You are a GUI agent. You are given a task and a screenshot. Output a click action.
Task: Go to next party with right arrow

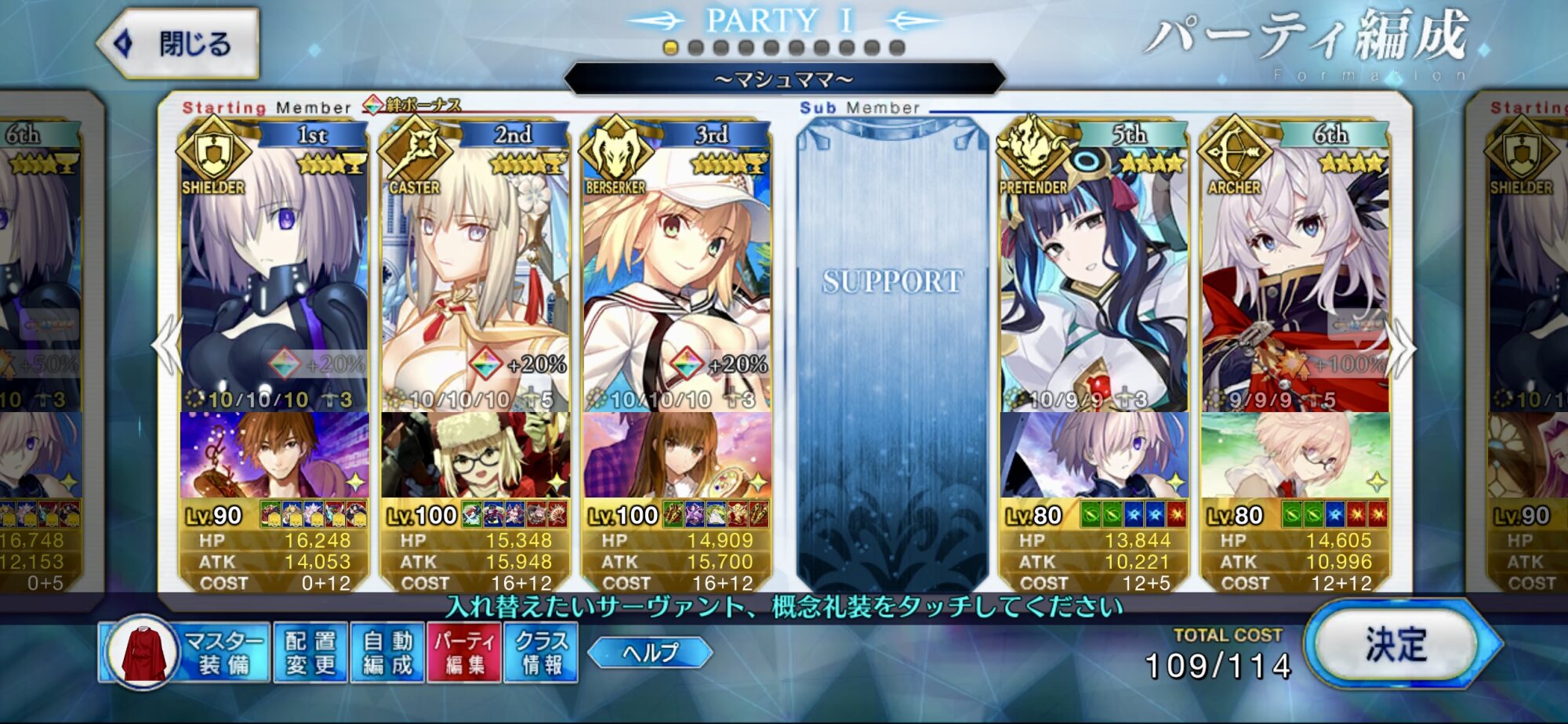point(1402,346)
